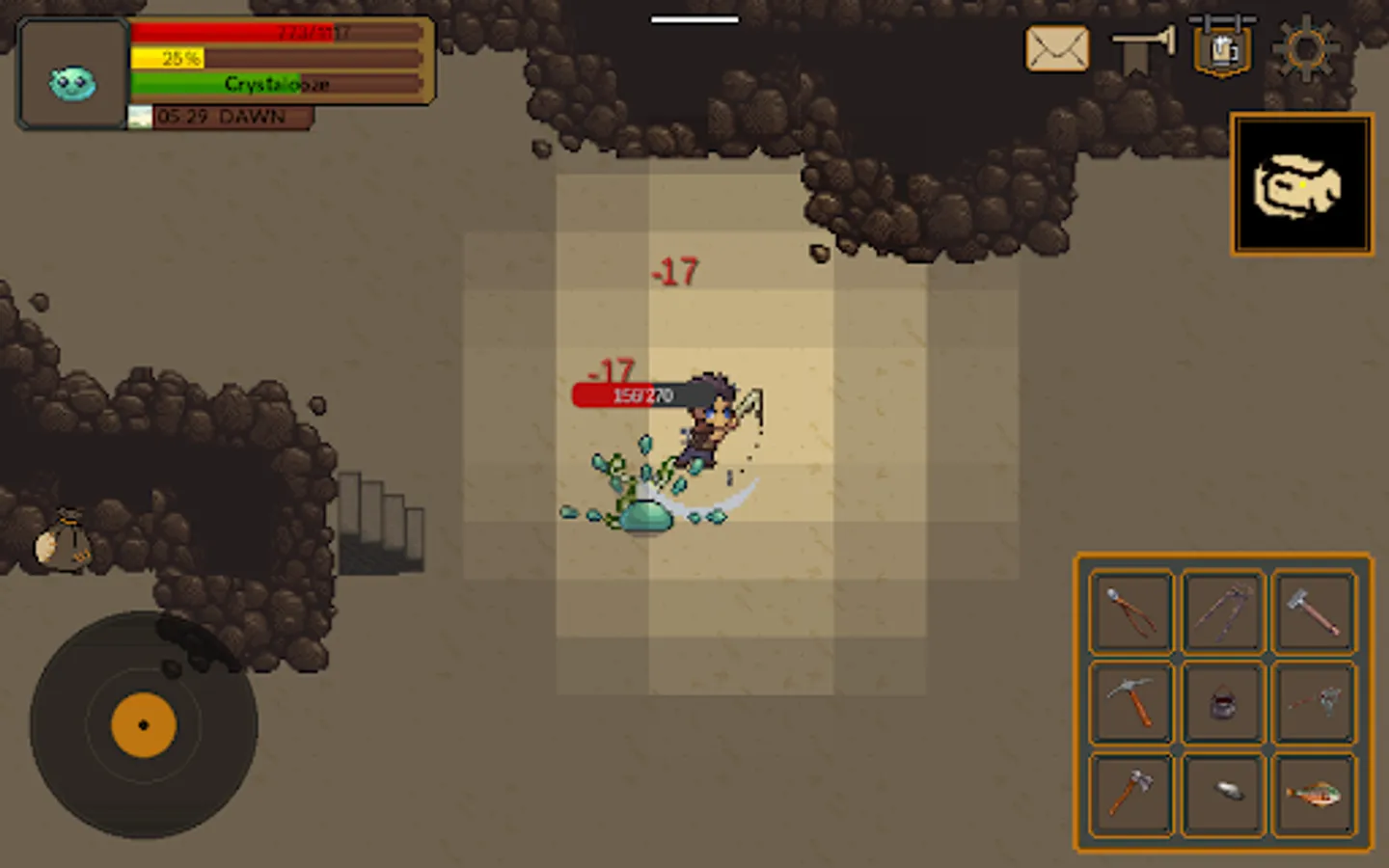Image resolution: width=1389 pixels, height=868 pixels.
Task: Select the tongs in the top-left hotbar slot
Action: (1130, 610)
